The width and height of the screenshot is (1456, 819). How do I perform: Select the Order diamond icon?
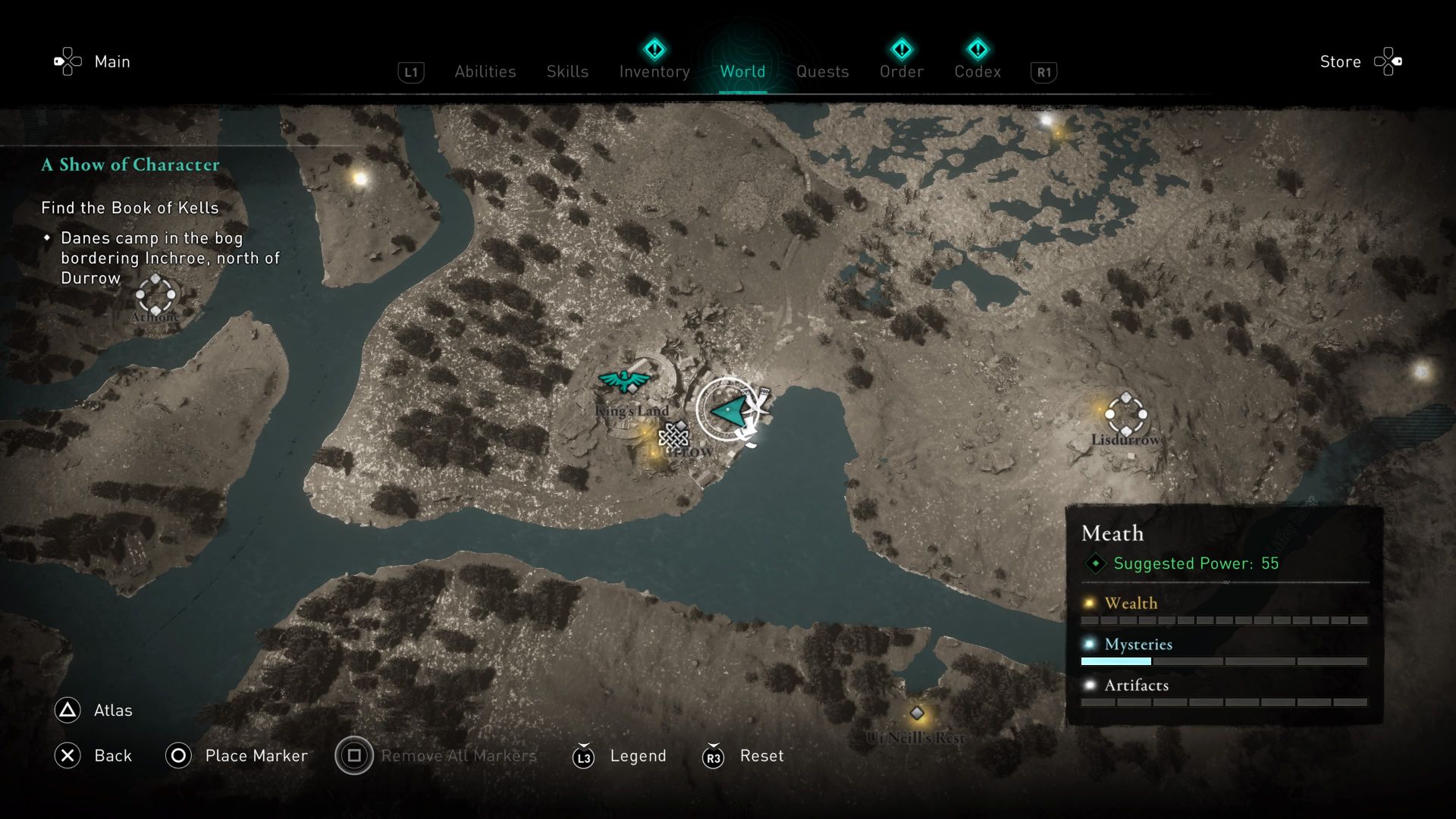point(902,49)
